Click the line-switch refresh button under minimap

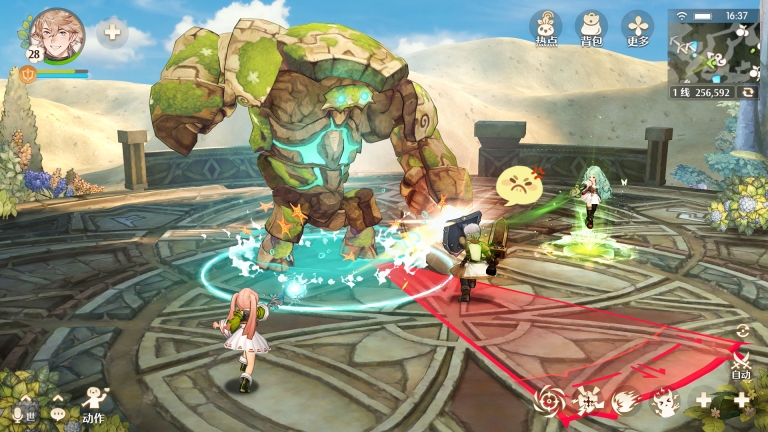(748, 92)
